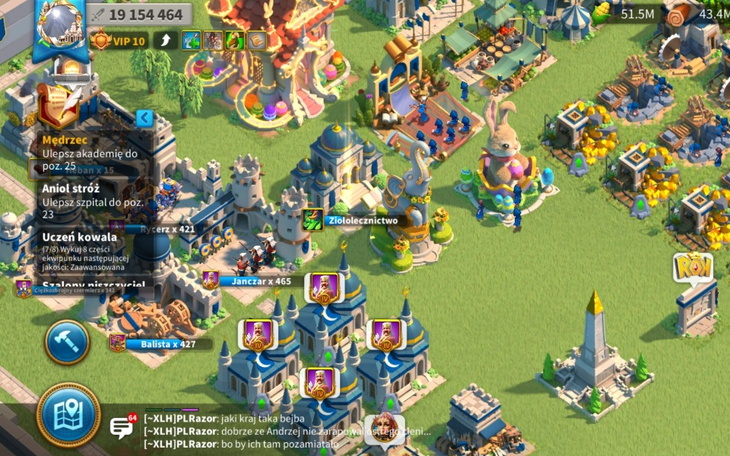
Task: Open the VIP 10 badge
Action: (x=119, y=41)
